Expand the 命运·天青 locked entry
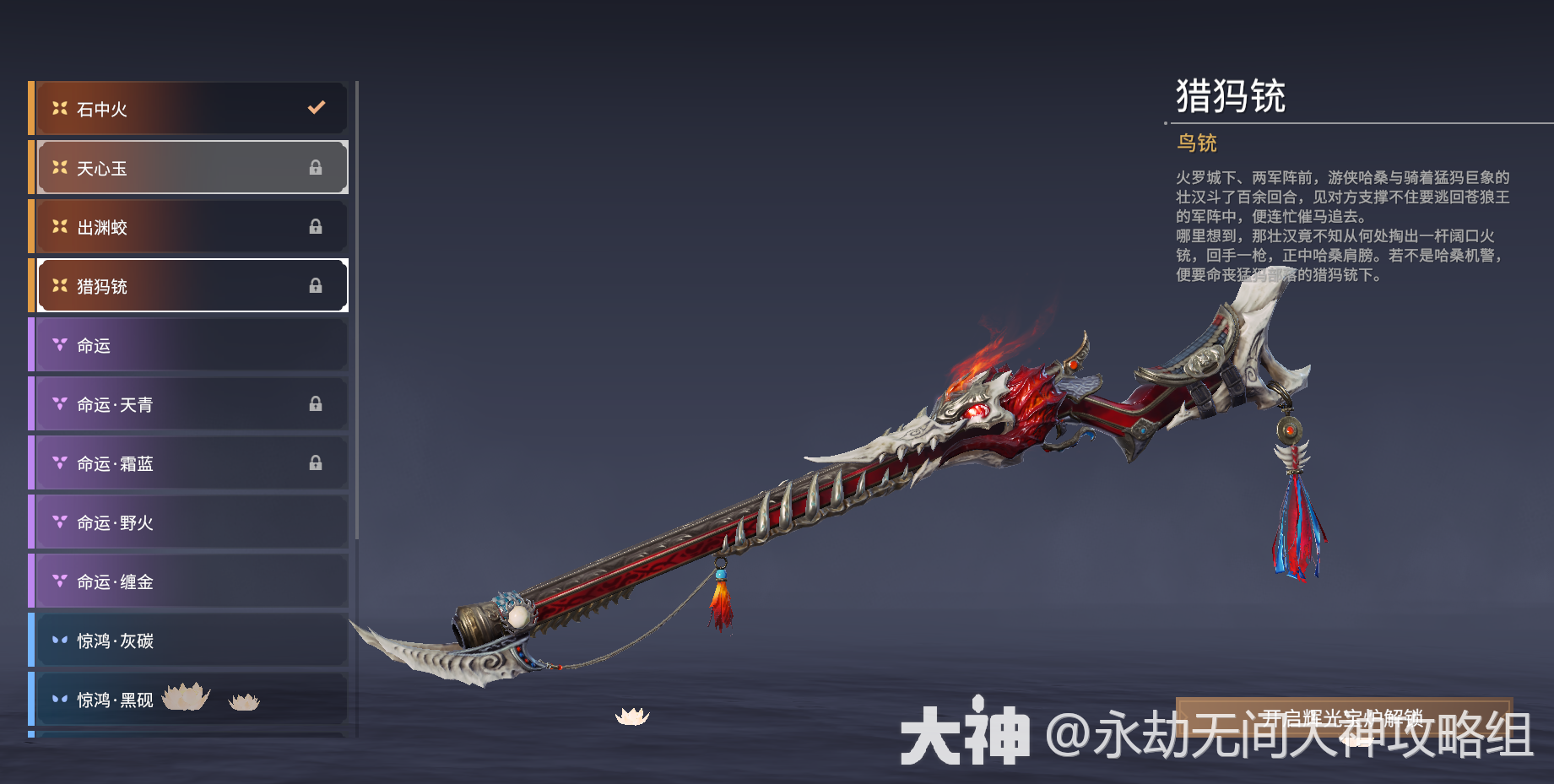Viewport: 1554px width, 784px height. [x=190, y=403]
